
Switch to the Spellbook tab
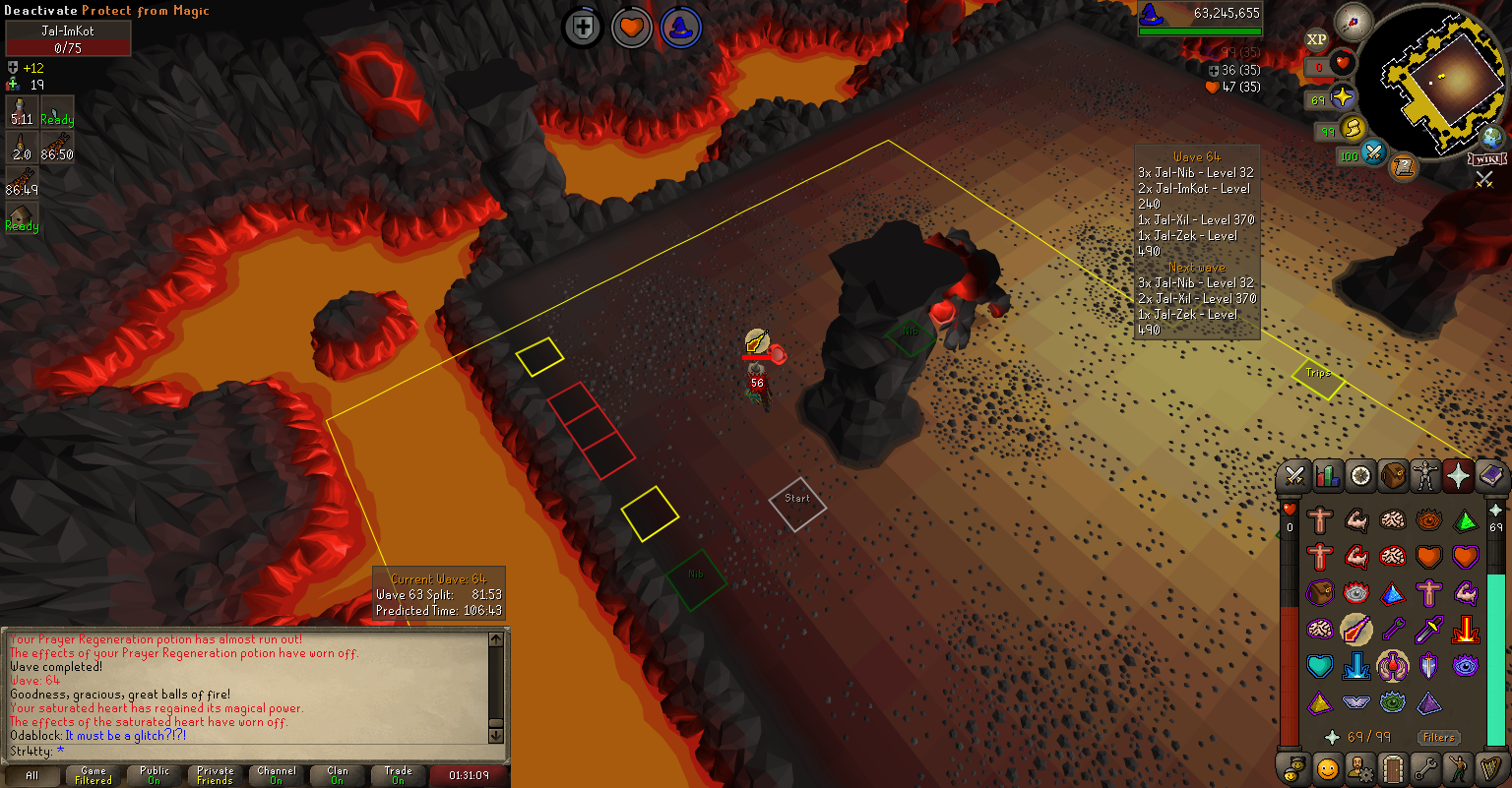coord(1492,476)
